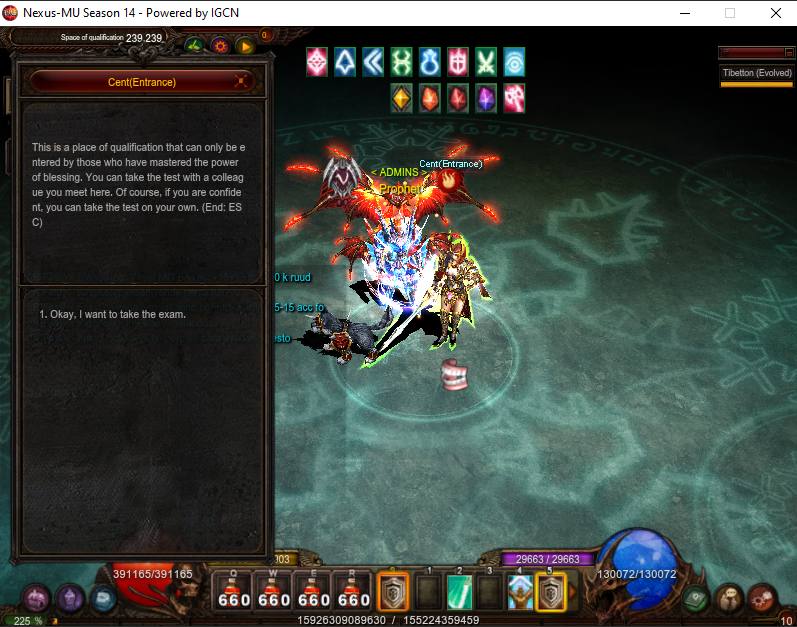Screen dimensions: 797x627
Task: Click the blue triple-chevron buff icon
Action: [374, 62]
